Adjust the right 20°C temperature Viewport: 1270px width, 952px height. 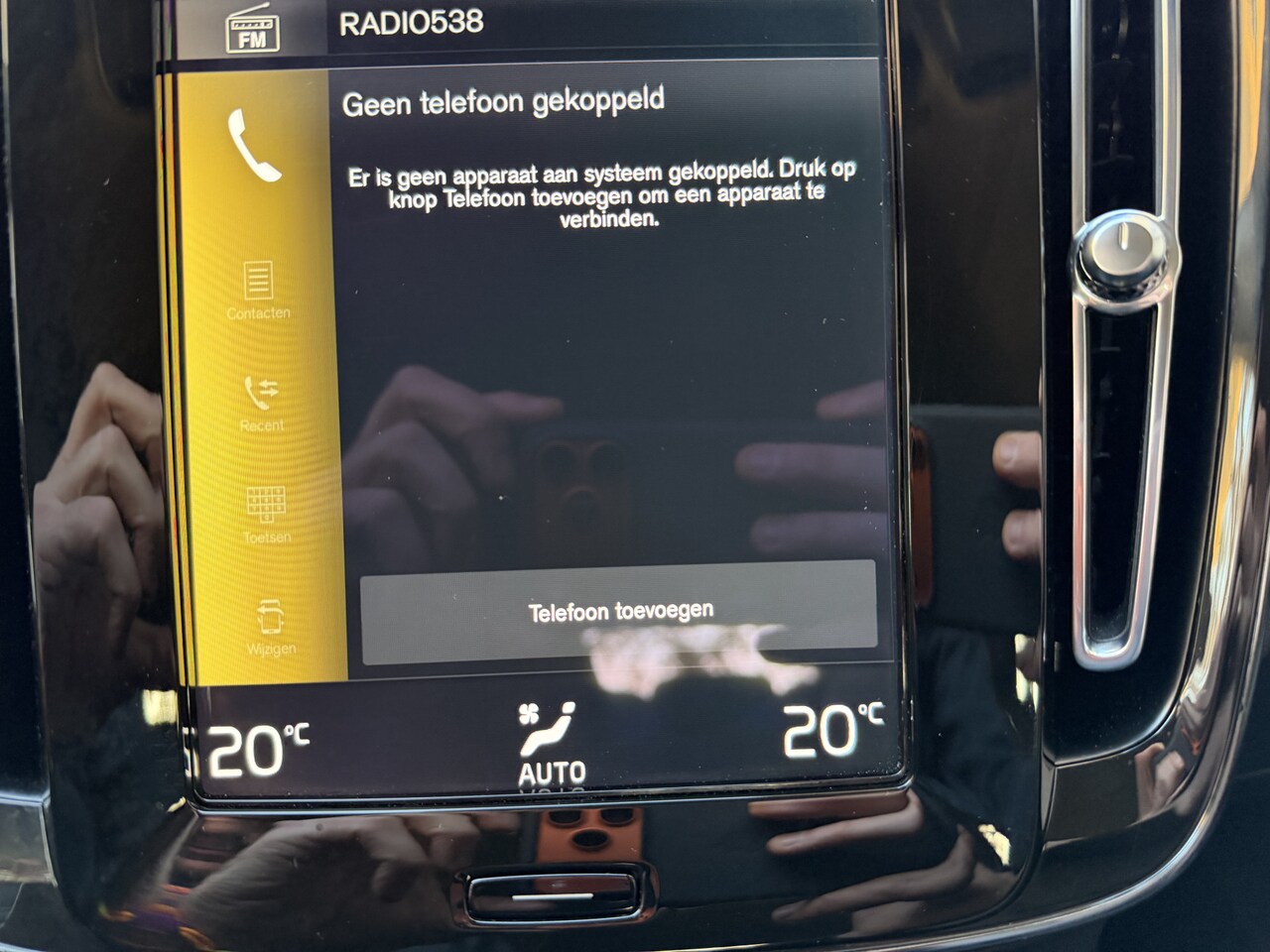pos(831,731)
